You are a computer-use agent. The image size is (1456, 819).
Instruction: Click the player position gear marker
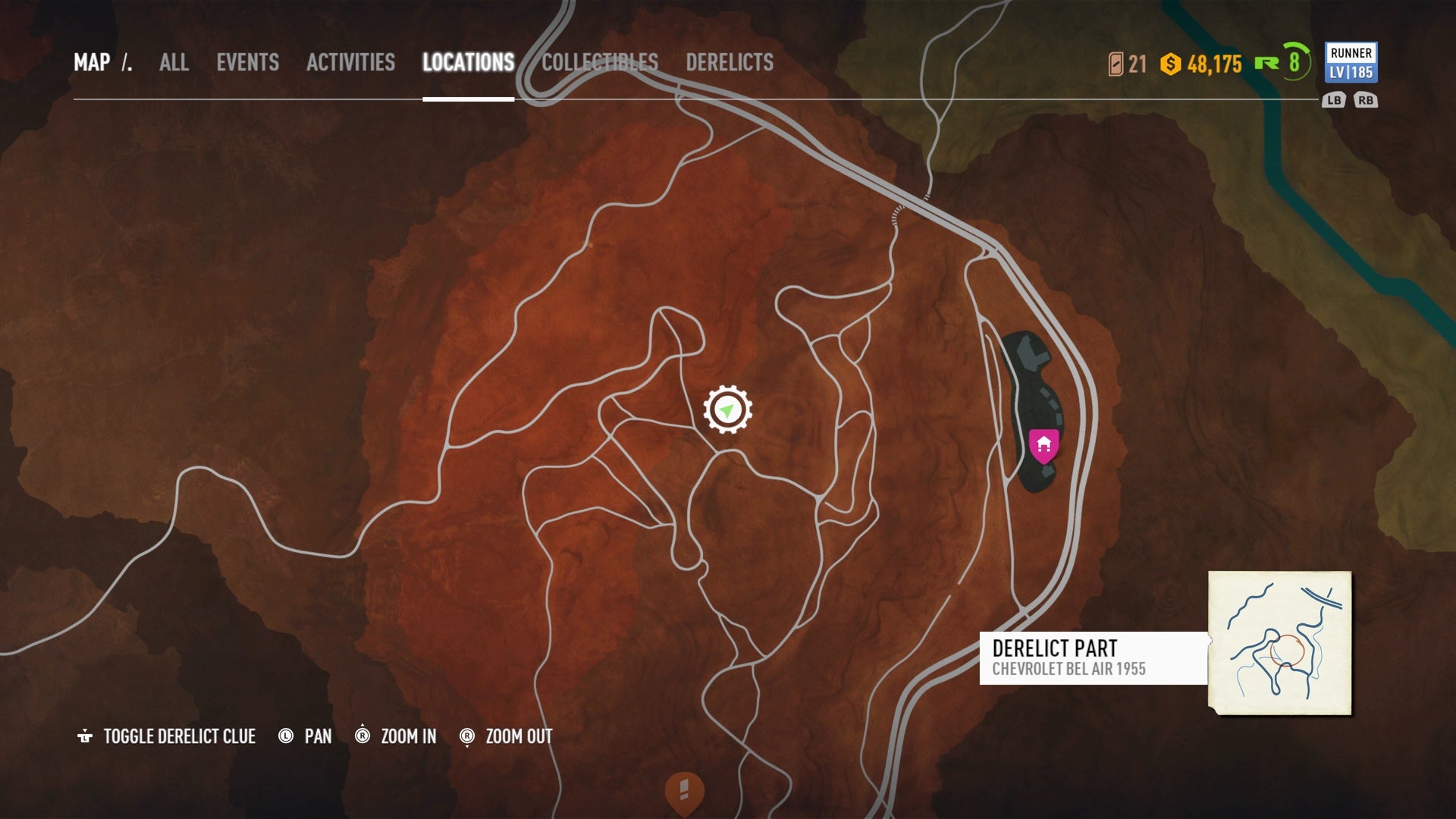point(727,410)
